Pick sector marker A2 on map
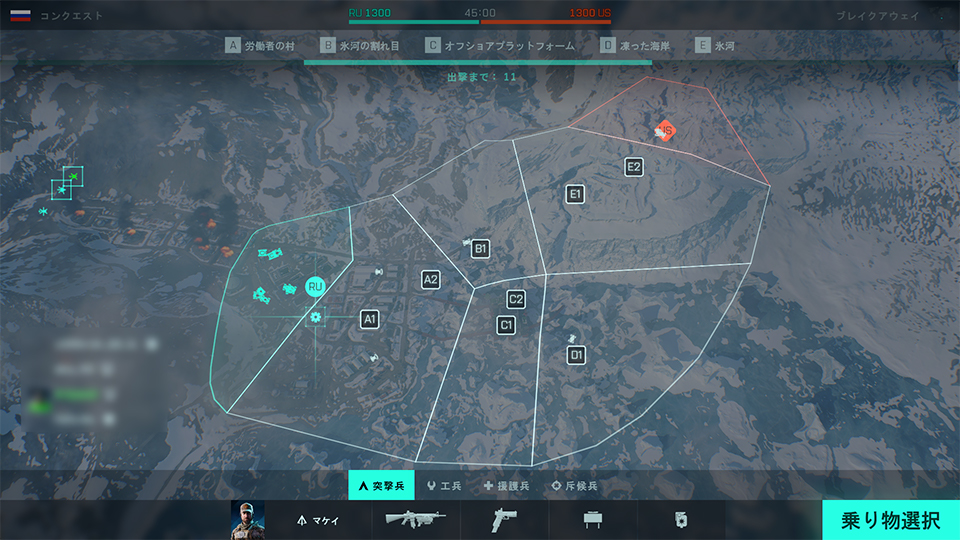The height and width of the screenshot is (540, 960). [431, 280]
